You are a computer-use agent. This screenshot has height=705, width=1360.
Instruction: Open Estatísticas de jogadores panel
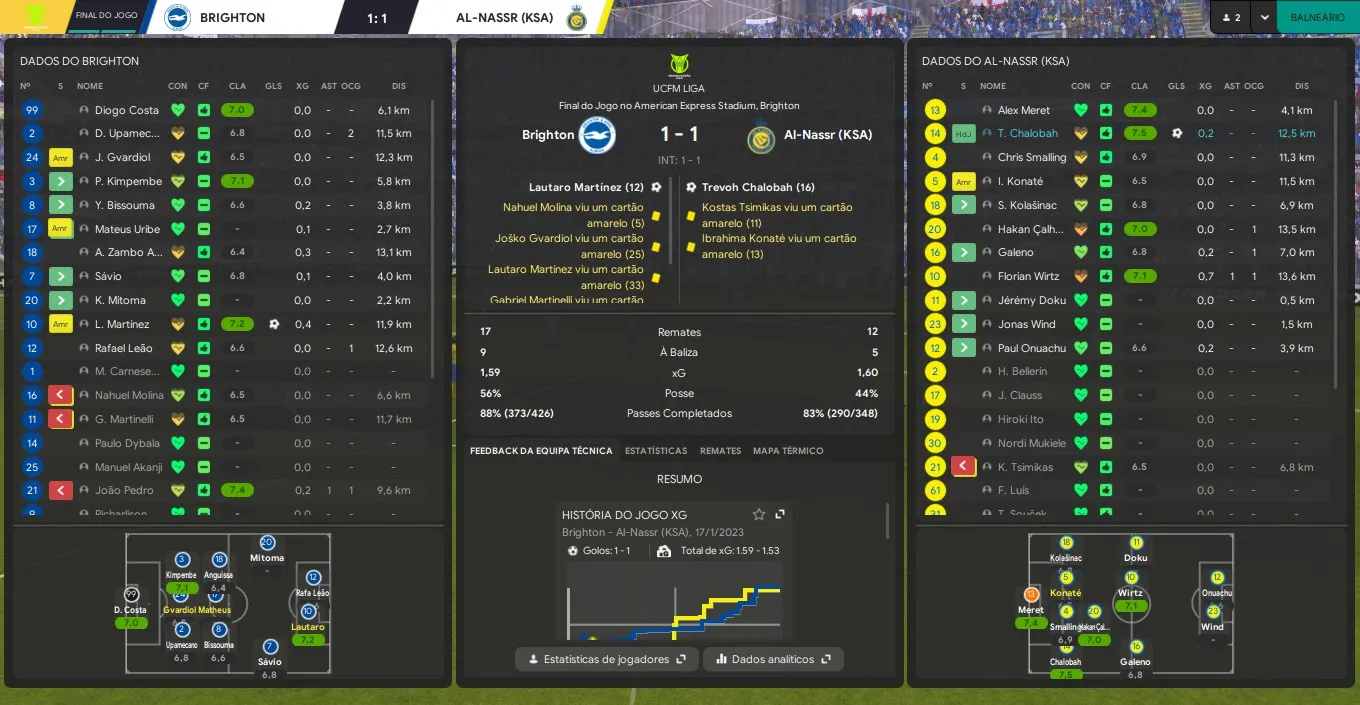606,659
